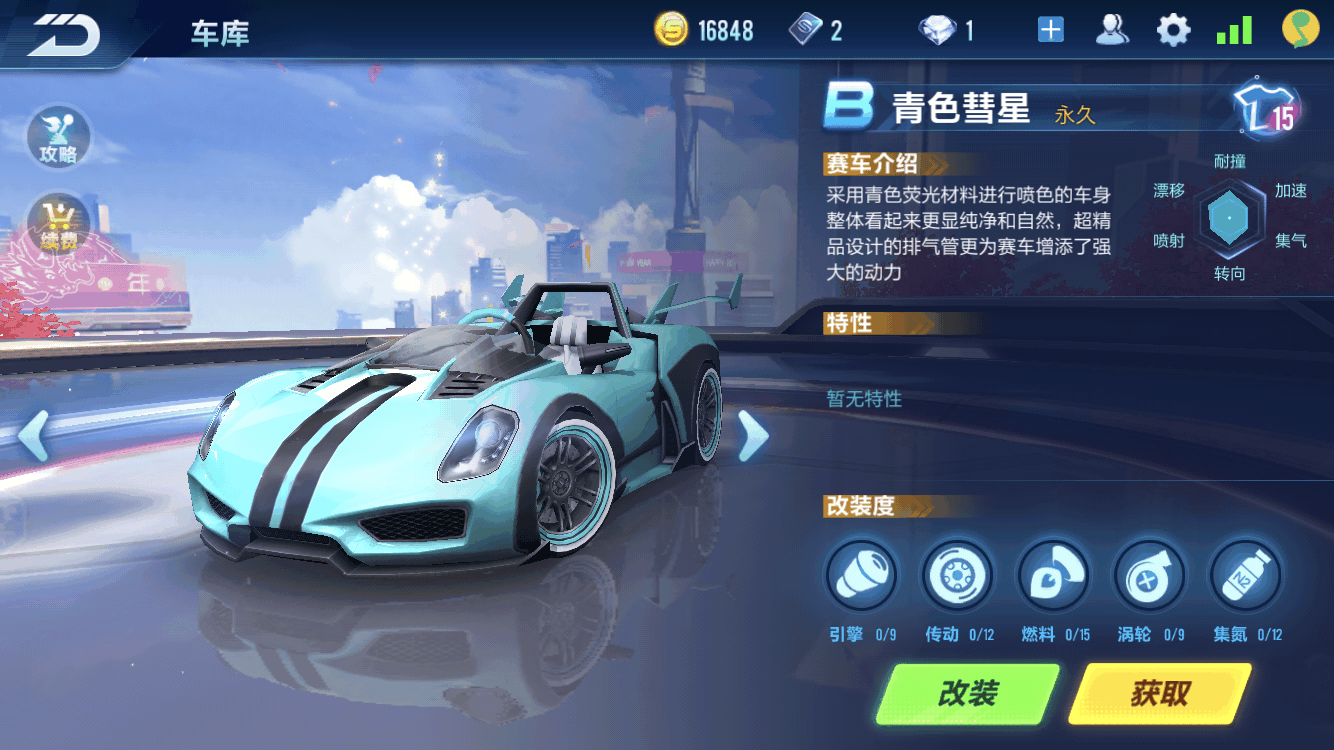Select the 引擎 engine upgrade icon
This screenshot has width=1334, height=750.
(x=861, y=576)
